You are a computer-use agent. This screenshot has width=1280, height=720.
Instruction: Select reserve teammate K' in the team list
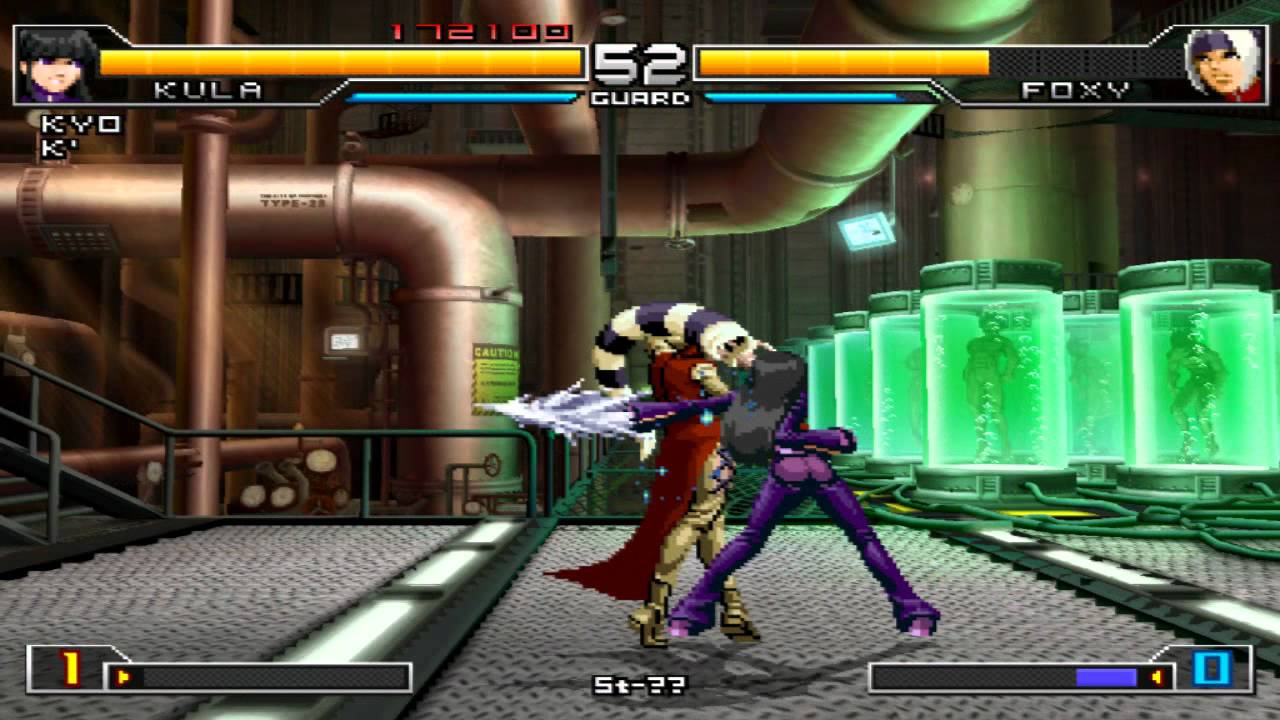60,150
